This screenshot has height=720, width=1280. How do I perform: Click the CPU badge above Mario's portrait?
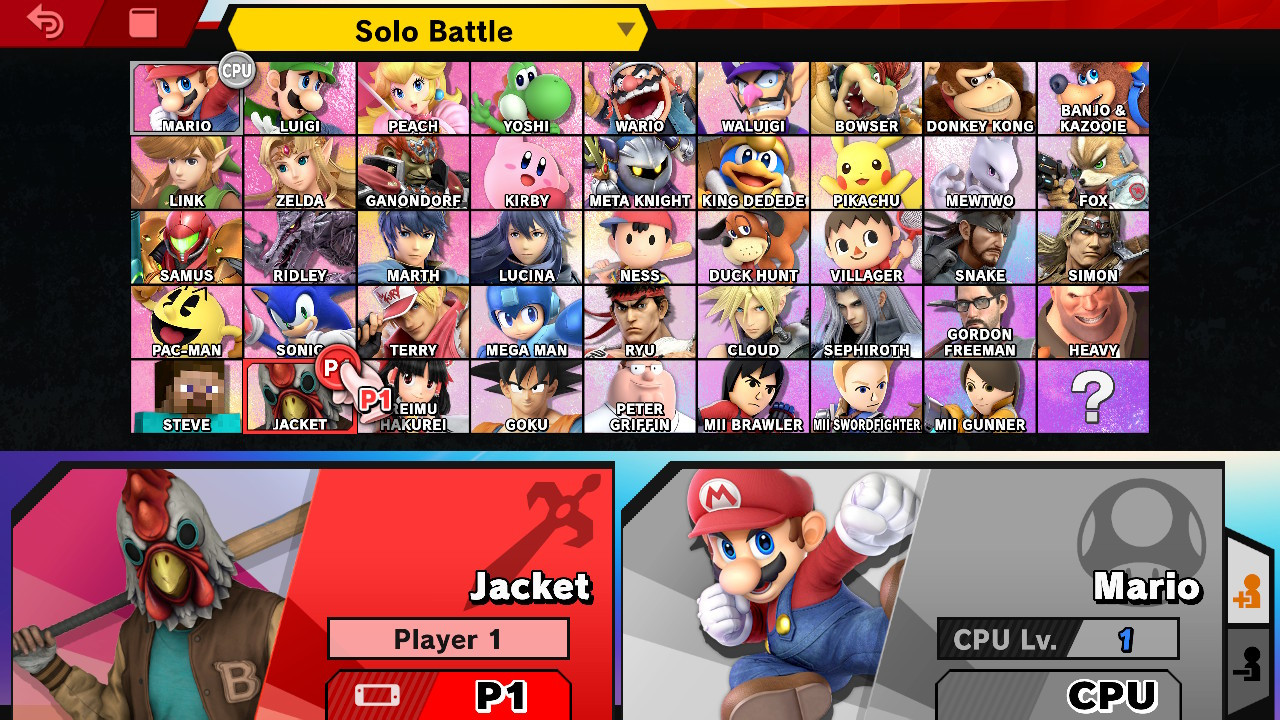[x=236, y=72]
